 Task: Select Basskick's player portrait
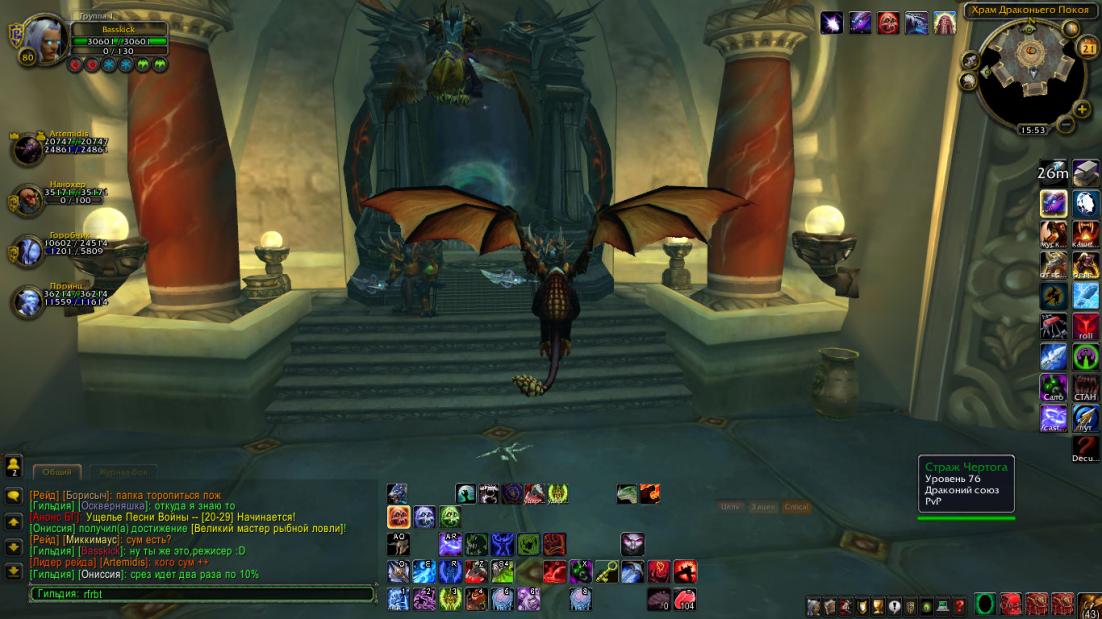[x=42, y=39]
